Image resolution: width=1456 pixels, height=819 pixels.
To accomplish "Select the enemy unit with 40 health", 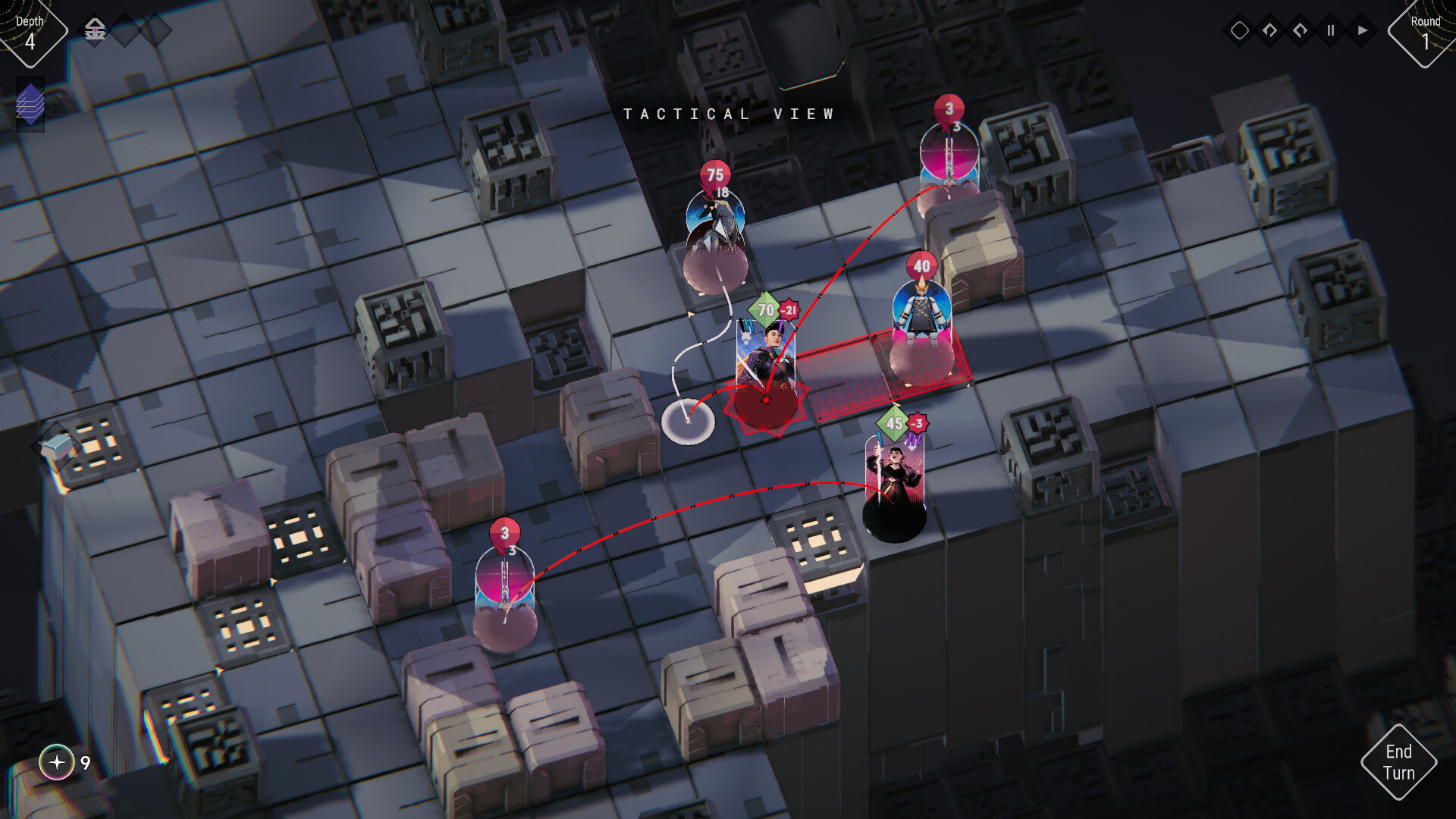I will (x=921, y=311).
